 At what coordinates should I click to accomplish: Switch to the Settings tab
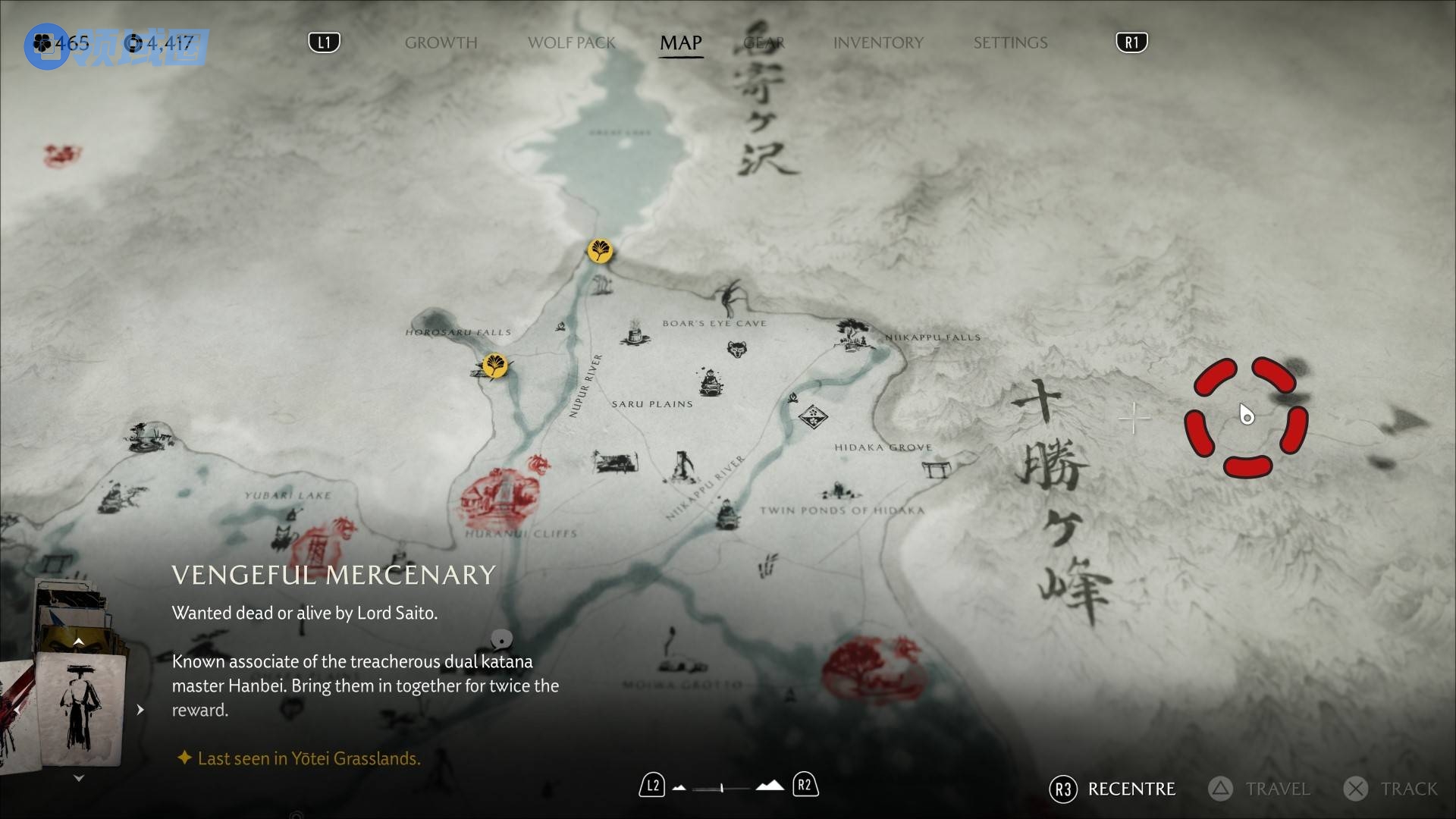pyautogui.click(x=1010, y=42)
